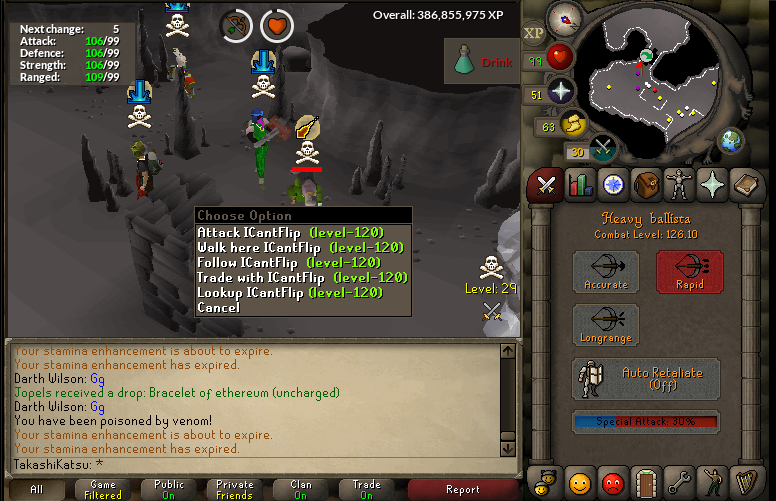This screenshot has height=501, width=776.
Task: Open the world map globe
Action: click(x=731, y=139)
